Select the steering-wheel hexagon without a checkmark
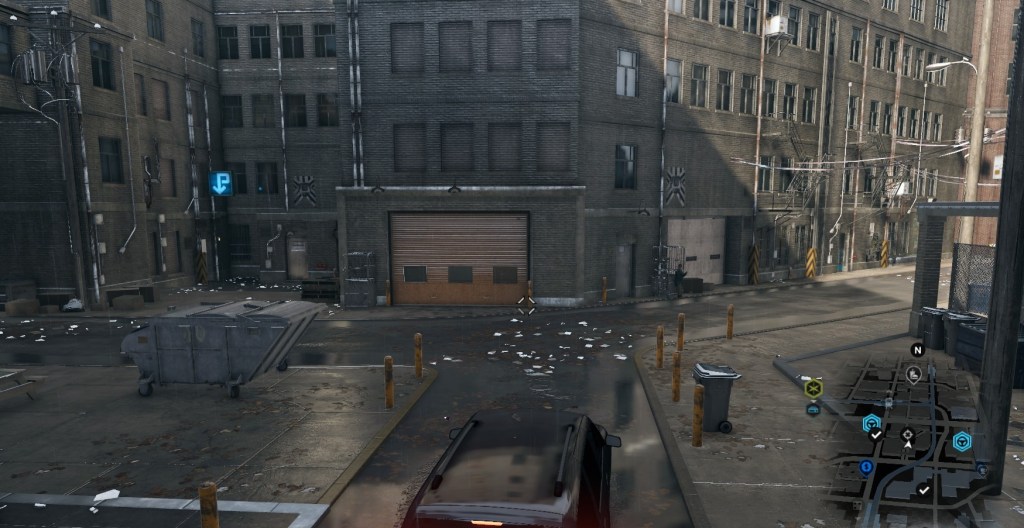The image size is (1024, 528). coord(961,442)
